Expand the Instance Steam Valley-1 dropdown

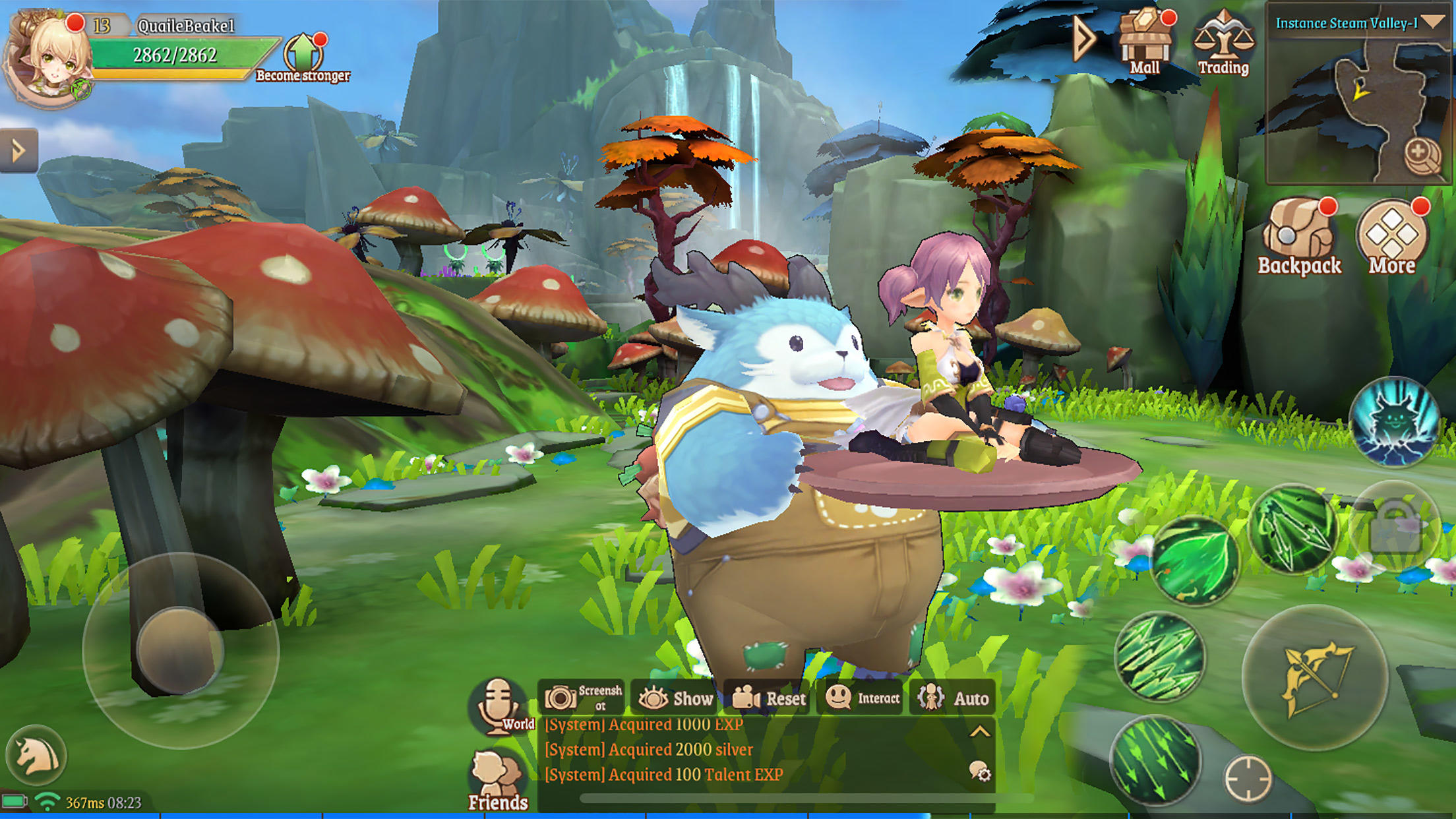point(1432,22)
